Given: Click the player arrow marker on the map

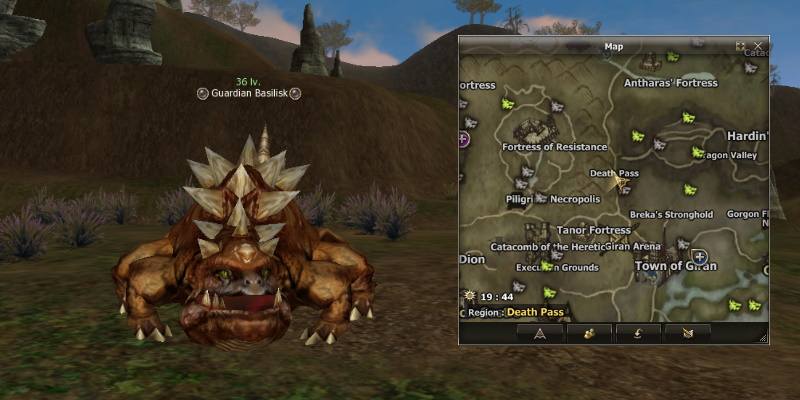Looking at the screenshot, I should click(621, 182).
